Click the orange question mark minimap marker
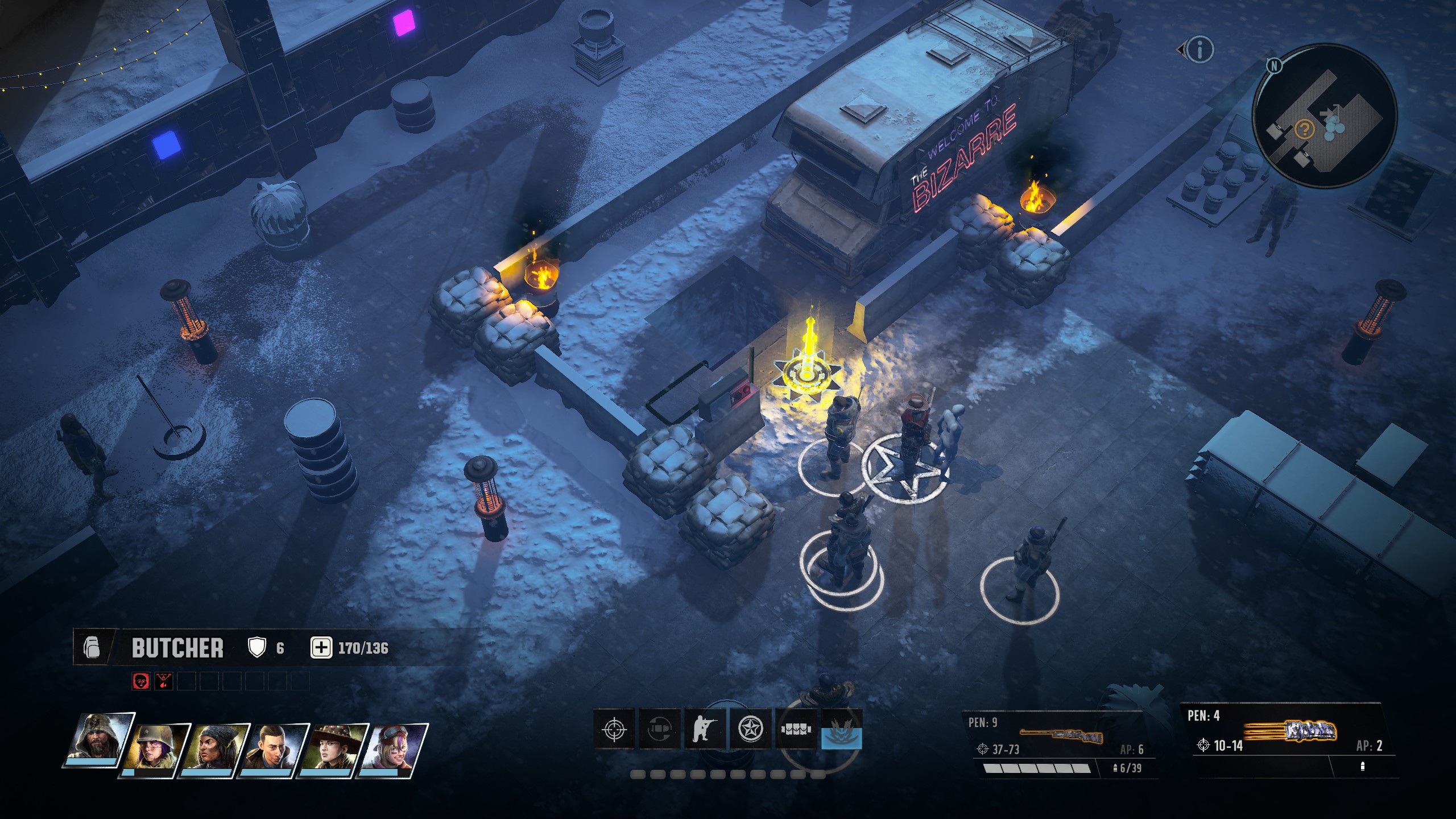The height and width of the screenshot is (819, 1456). click(x=1304, y=130)
